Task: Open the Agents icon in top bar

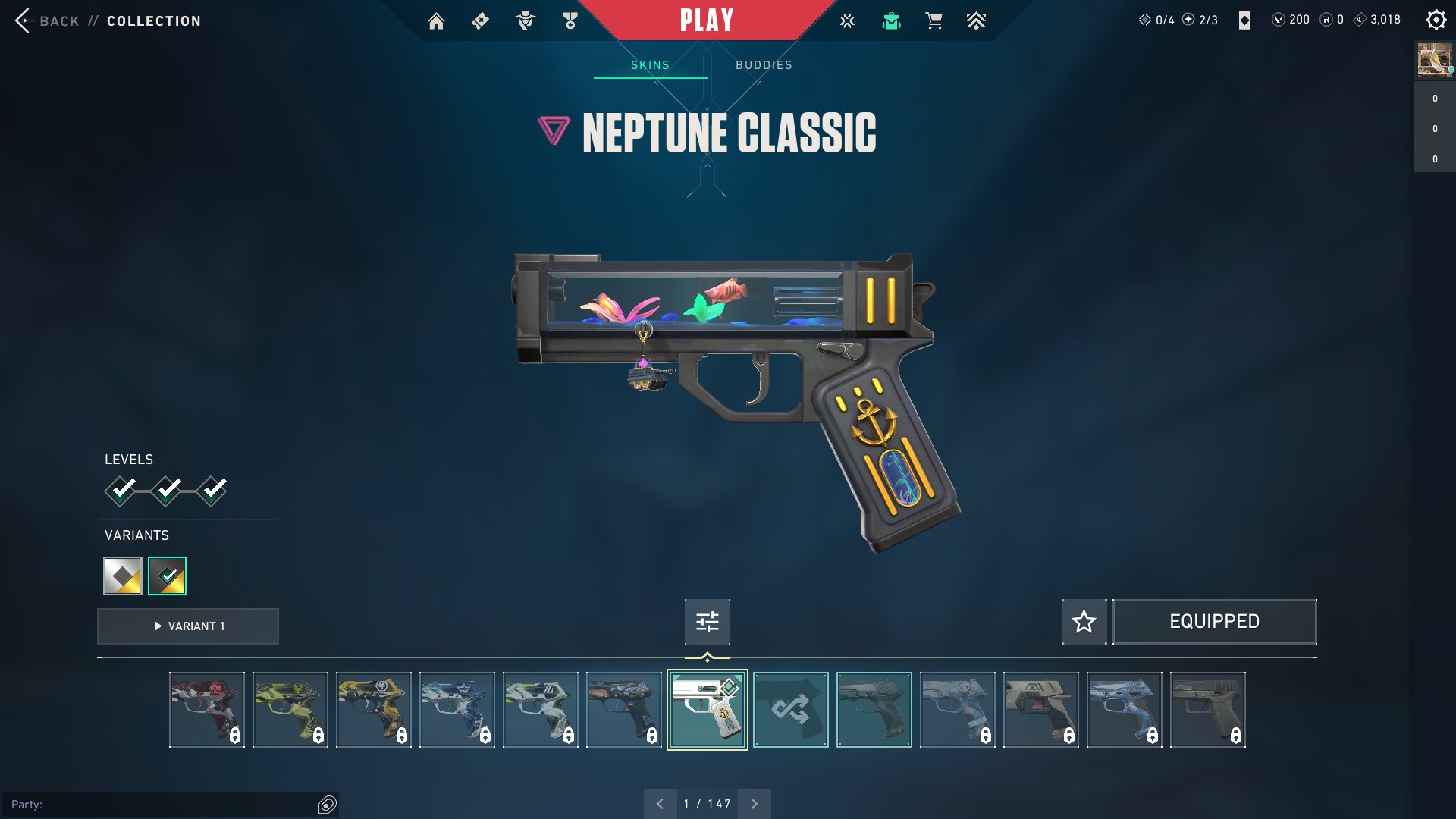Action: tap(524, 20)
